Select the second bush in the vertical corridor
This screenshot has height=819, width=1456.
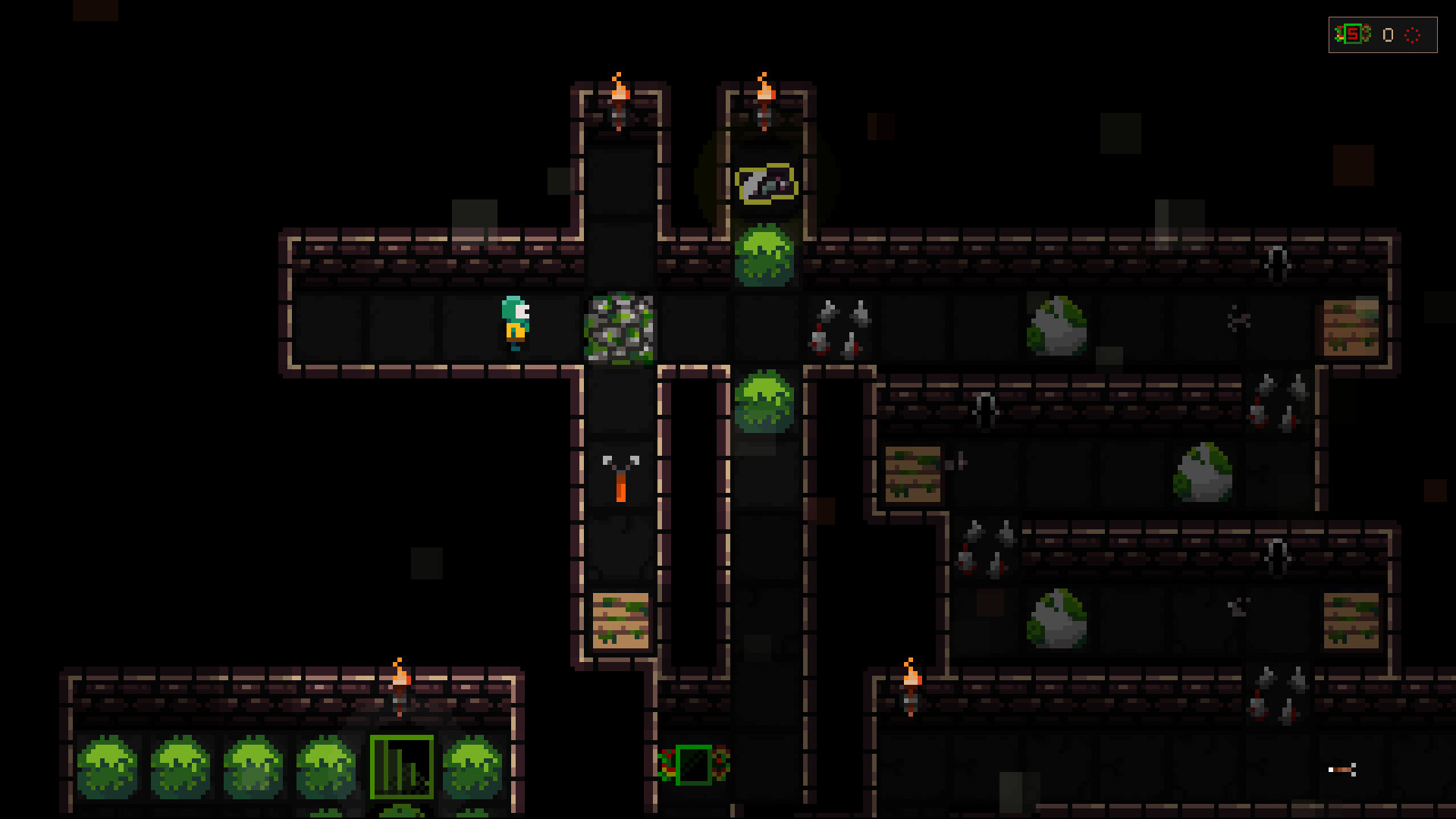click(x=766, y=402)
